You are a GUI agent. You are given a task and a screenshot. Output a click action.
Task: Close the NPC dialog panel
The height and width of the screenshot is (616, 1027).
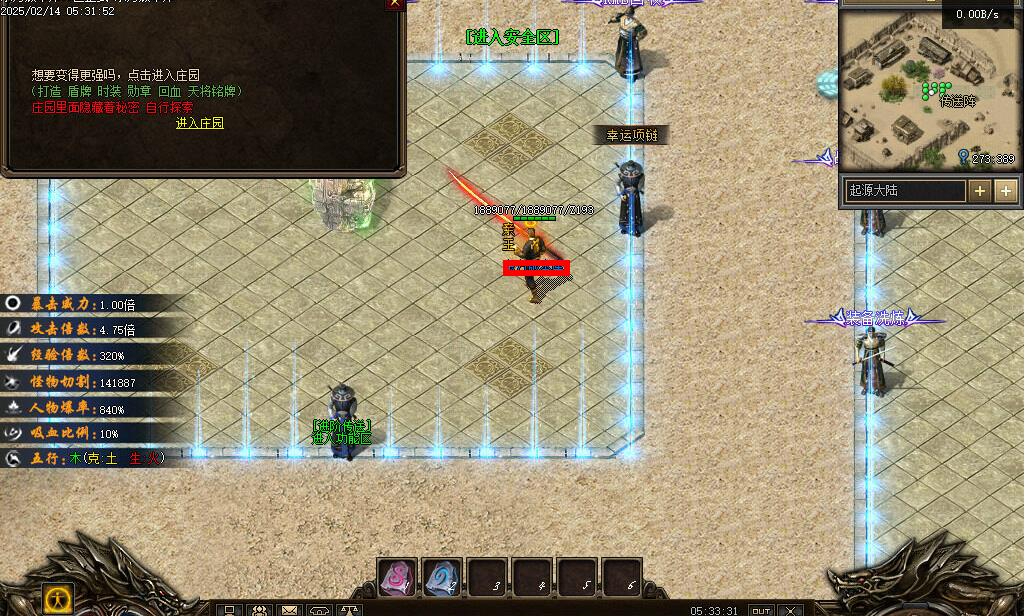tap(396, 4)
